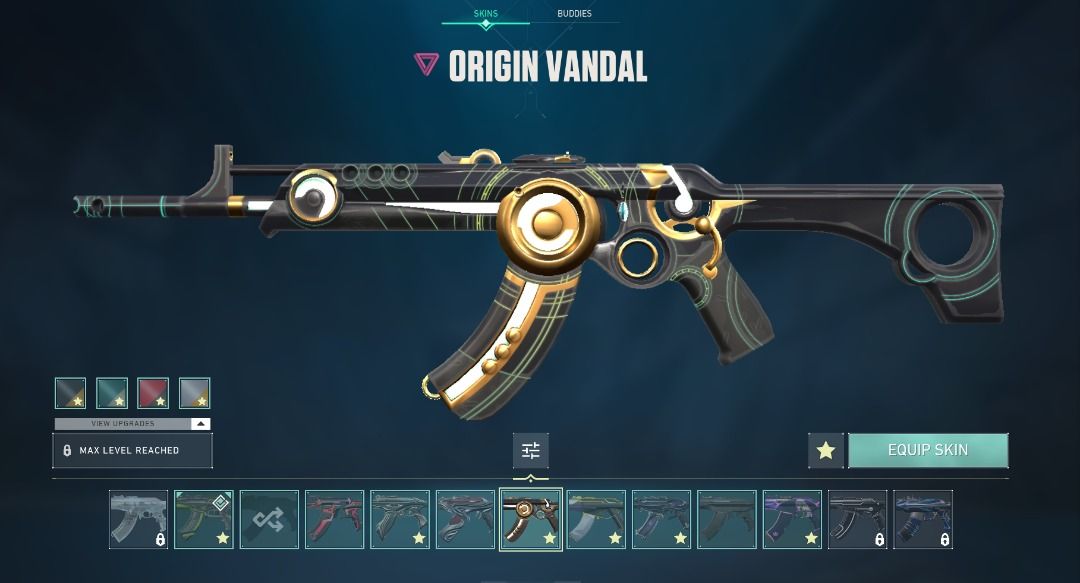Equip the Origin Vandal skin
This screenshot has height=583, width=1080.
[927, 450]
